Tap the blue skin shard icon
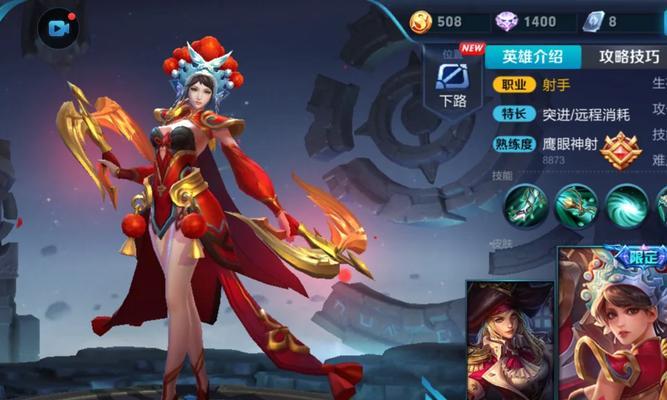667x400 pixels. coord(594,21)
